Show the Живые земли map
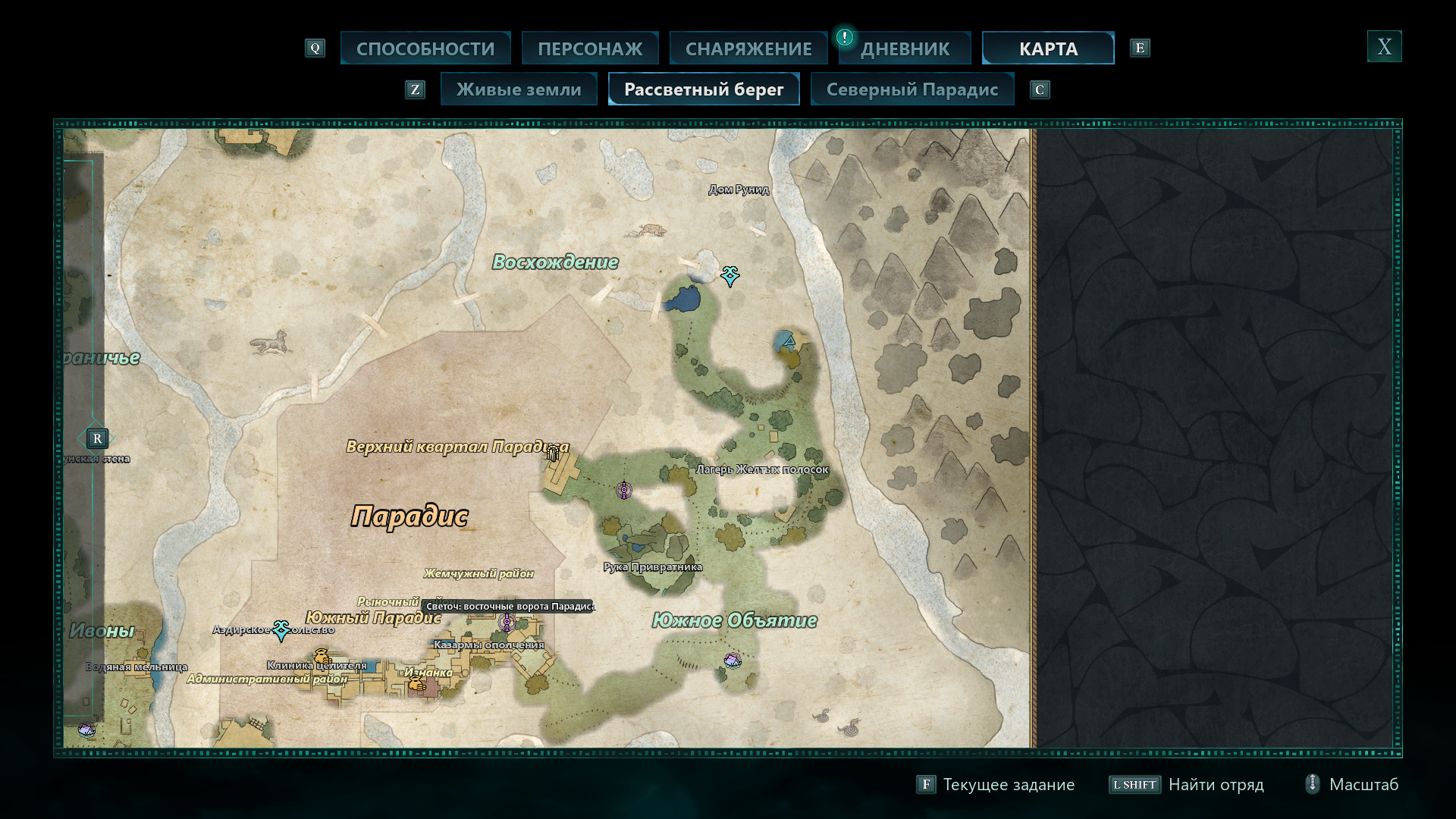 tap(519, 89)
